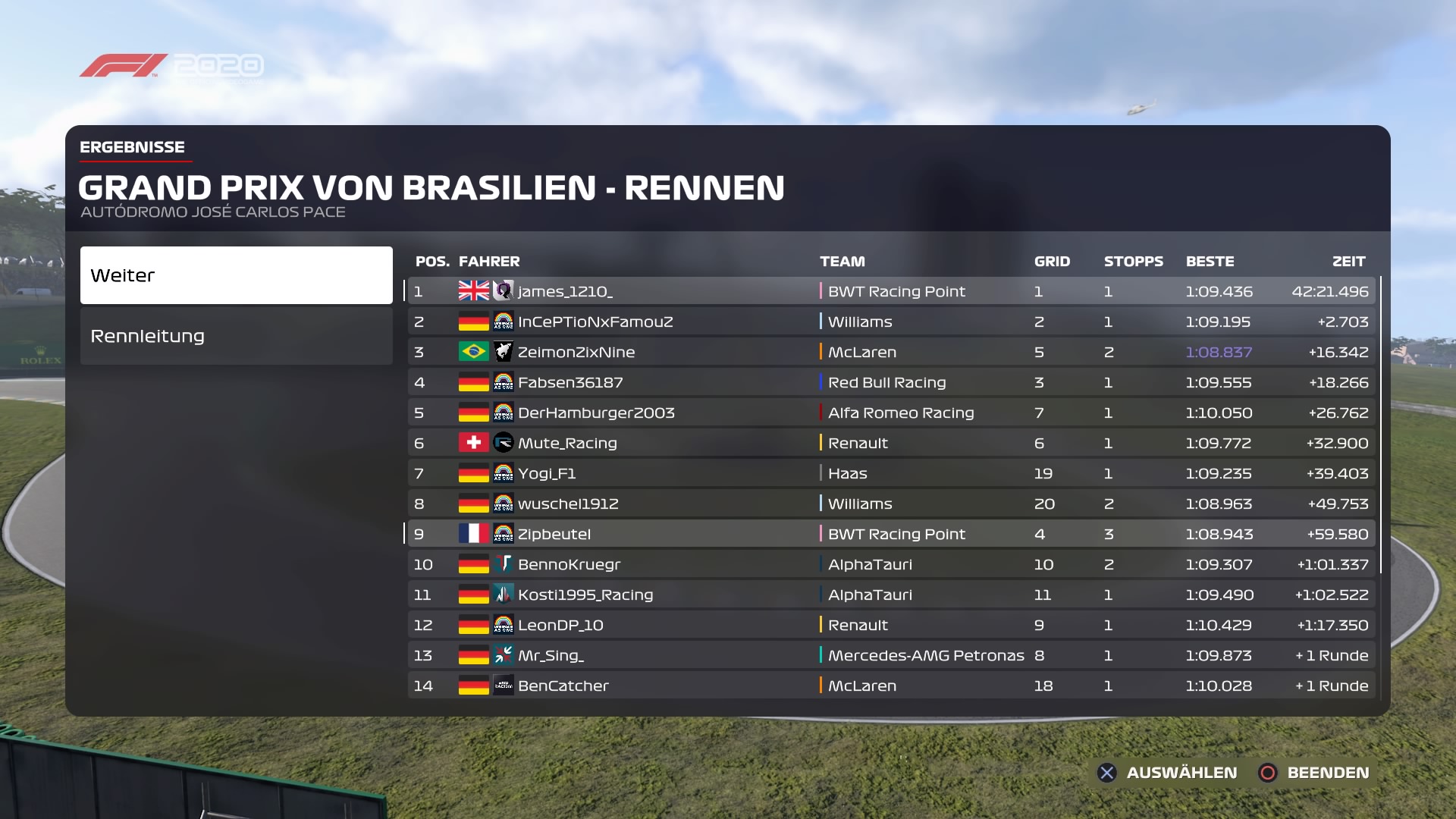The width and height of the screenshot is (1456, 819).
Task: Select the Zipbeutel driver row
Action: point(891,534)
